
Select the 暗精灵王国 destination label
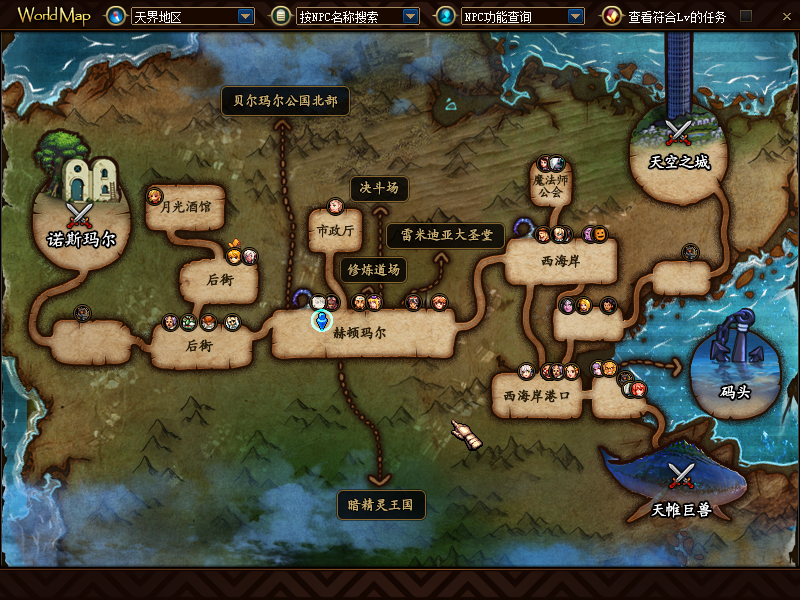pyautogui.click(x=380, y=505)
